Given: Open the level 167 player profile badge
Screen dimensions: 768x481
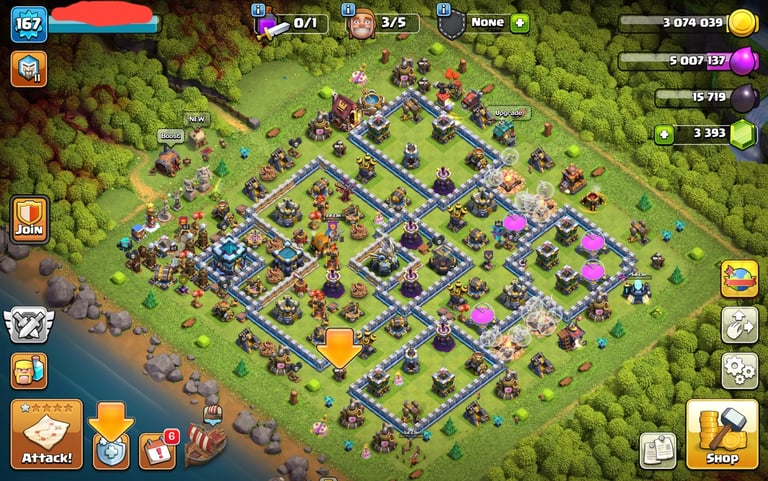Looking at the screenshot, I should pos(29,24).
